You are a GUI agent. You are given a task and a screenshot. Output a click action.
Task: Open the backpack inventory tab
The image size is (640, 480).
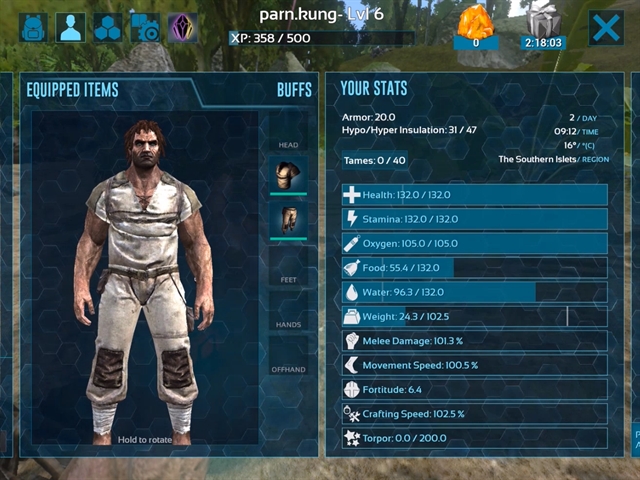click(33, 28)
